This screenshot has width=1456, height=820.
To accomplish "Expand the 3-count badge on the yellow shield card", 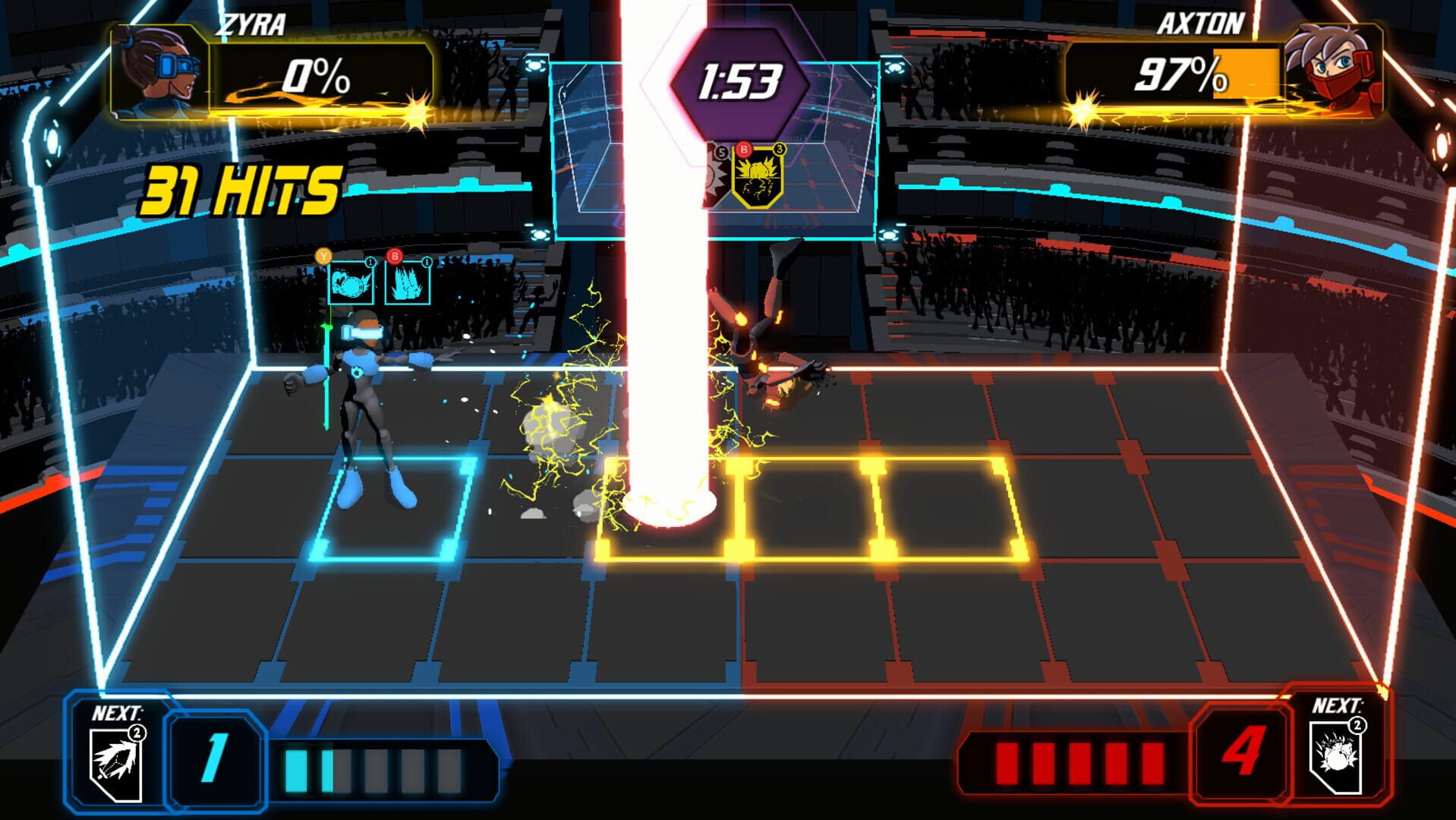I will (779, 150).
